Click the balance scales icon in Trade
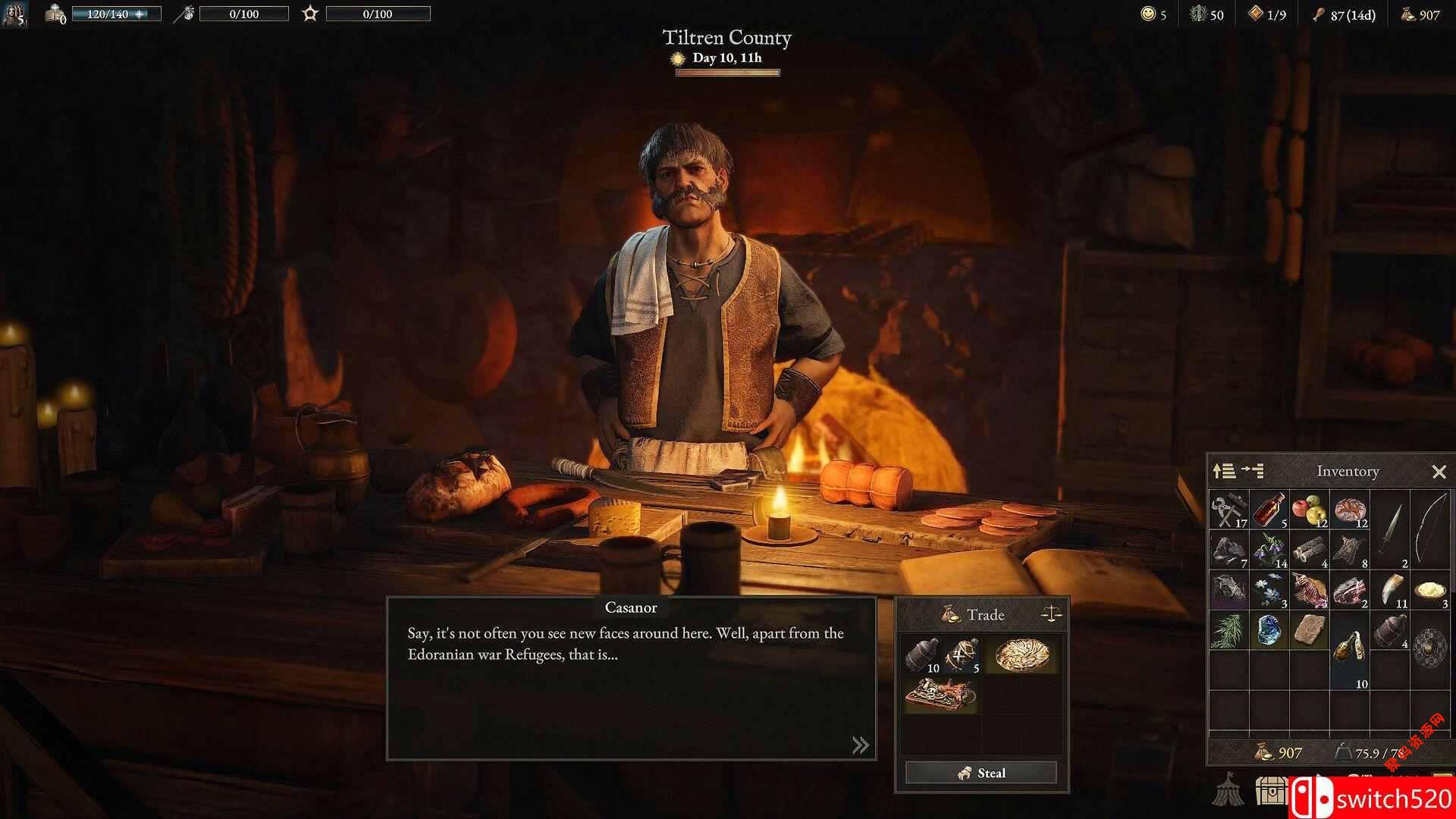This screenshot has width=1456, height=819. [1051, 613]
